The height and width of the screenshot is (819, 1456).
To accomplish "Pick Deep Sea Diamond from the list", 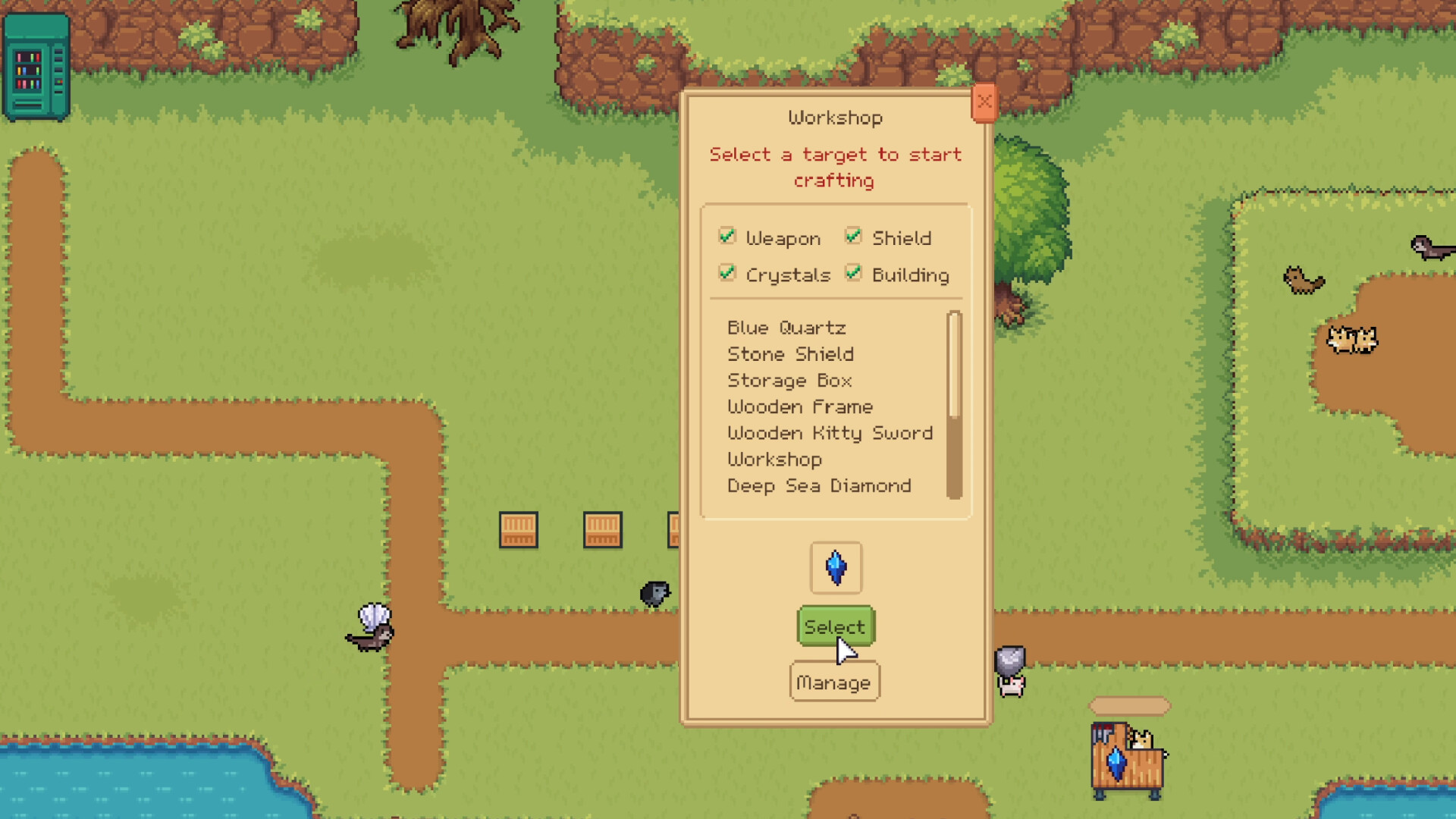I will (x=819, y=485).
